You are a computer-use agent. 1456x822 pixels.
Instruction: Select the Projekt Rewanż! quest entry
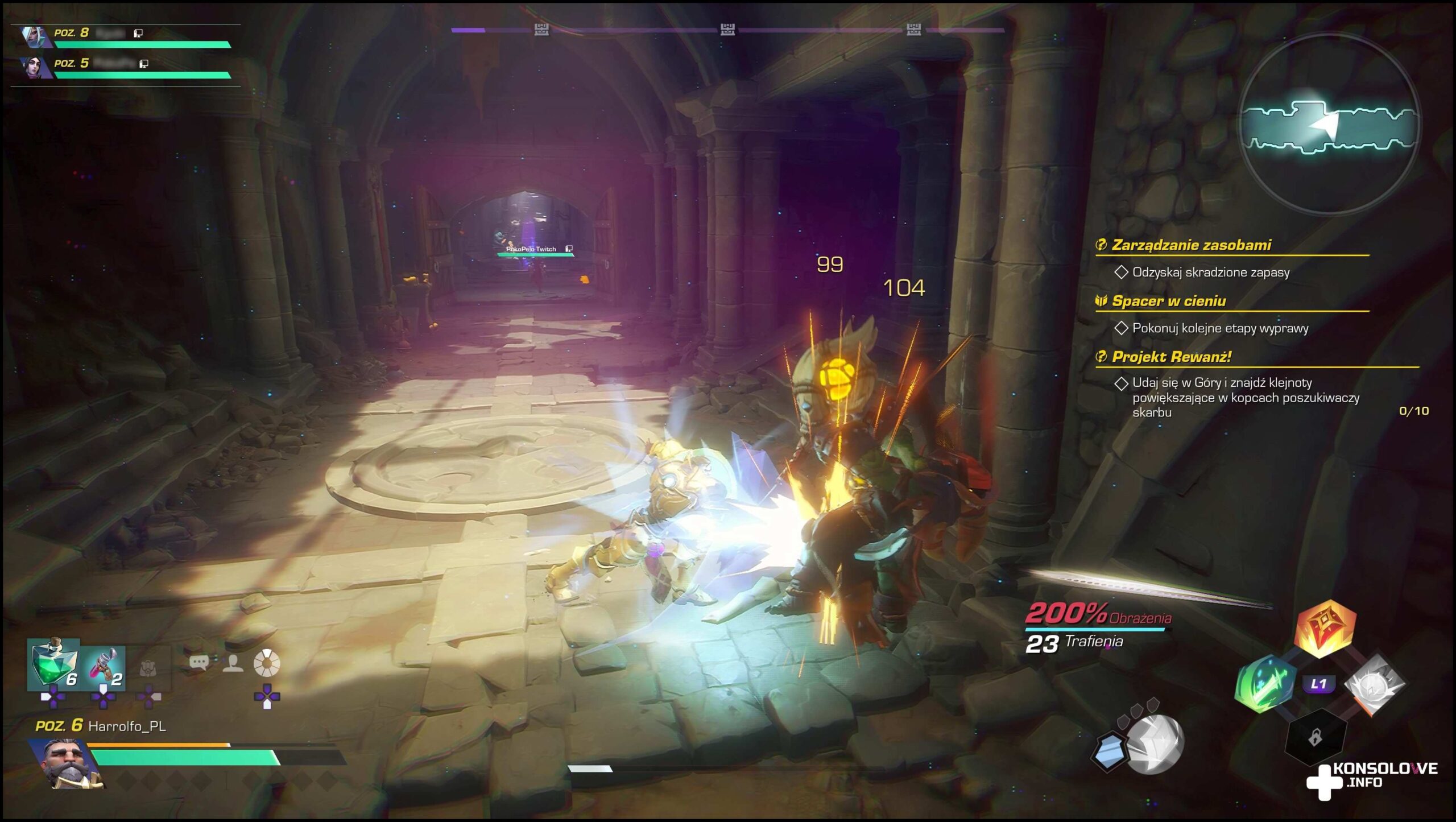1171,357
